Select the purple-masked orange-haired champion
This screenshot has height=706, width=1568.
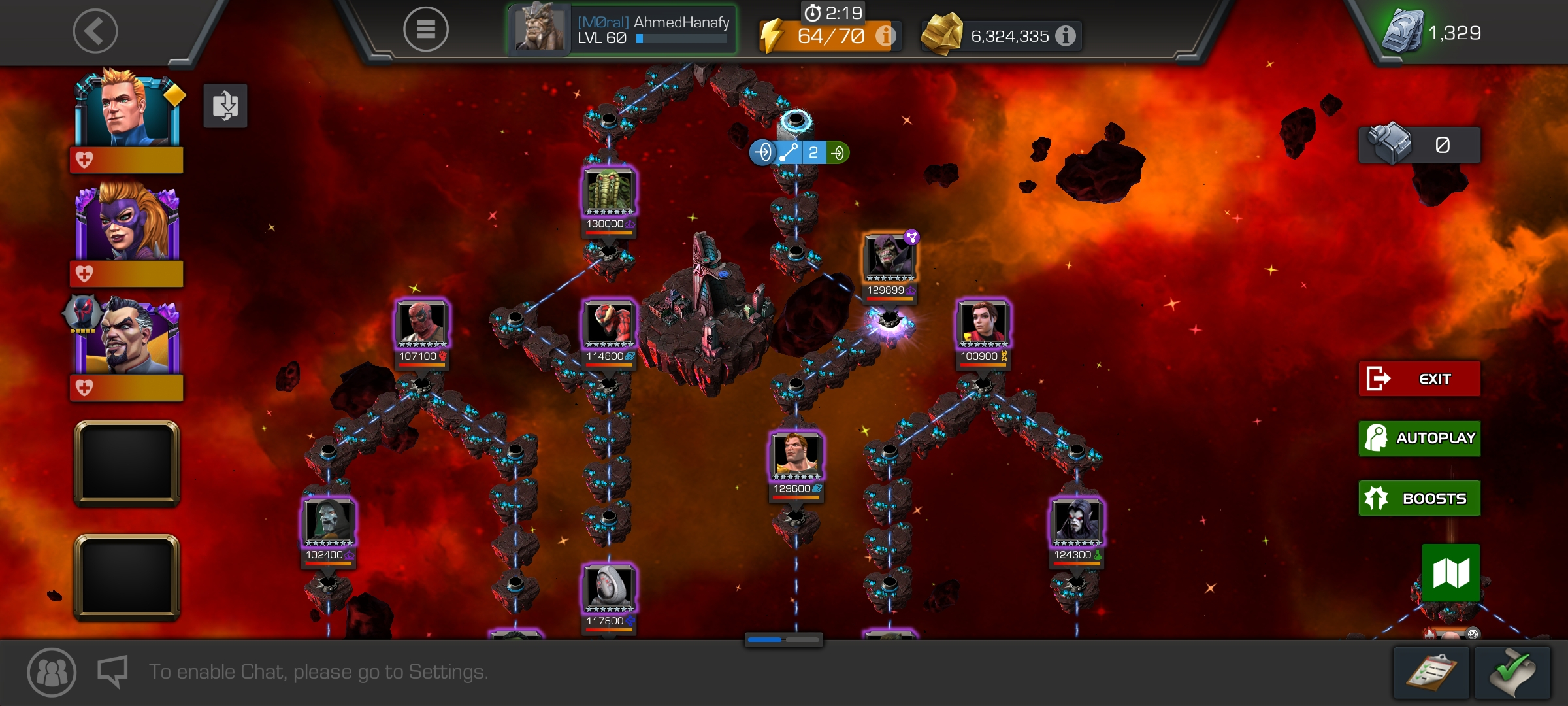(x=127, y=224)
